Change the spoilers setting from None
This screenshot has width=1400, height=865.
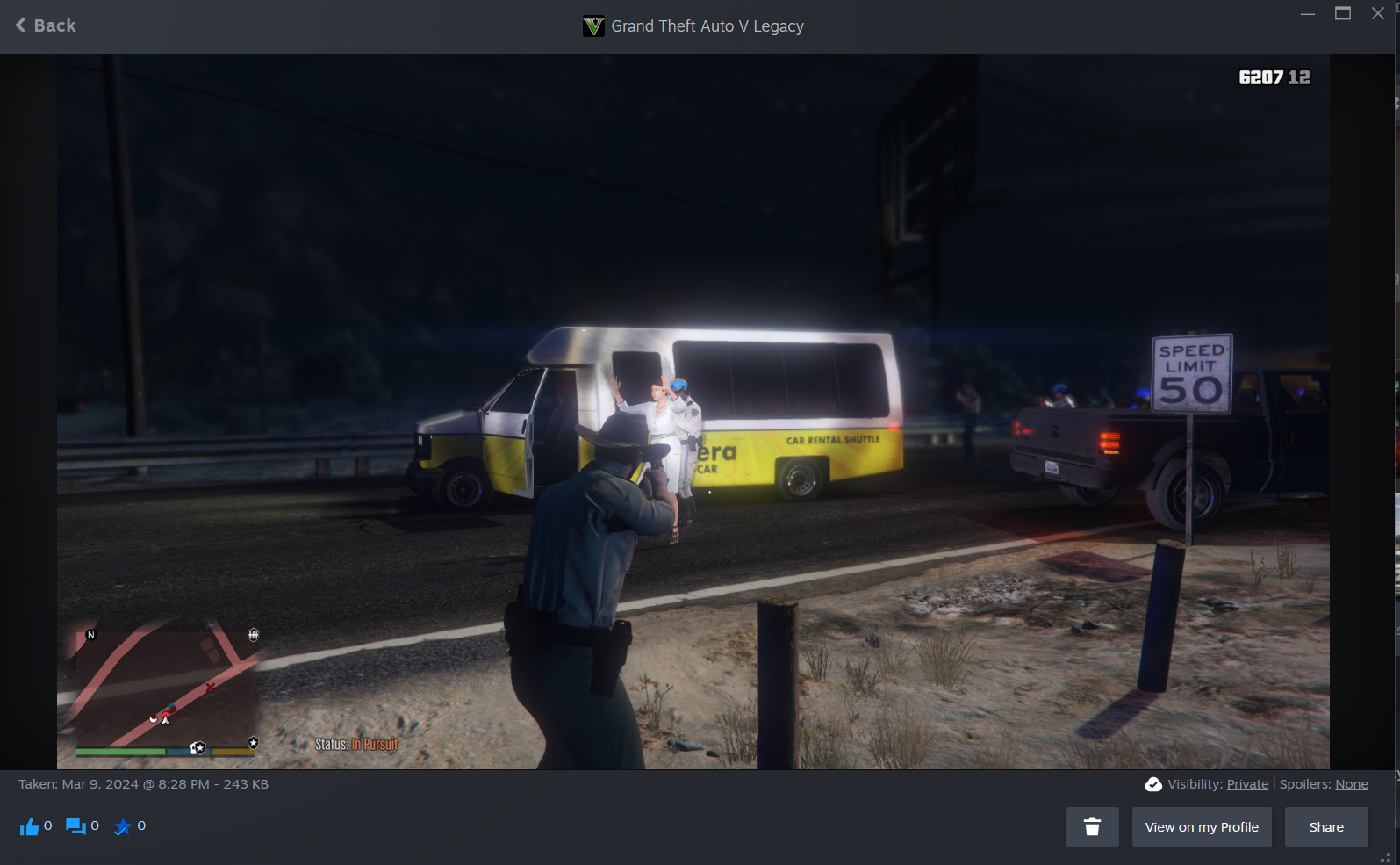[x=1351, y=784]
